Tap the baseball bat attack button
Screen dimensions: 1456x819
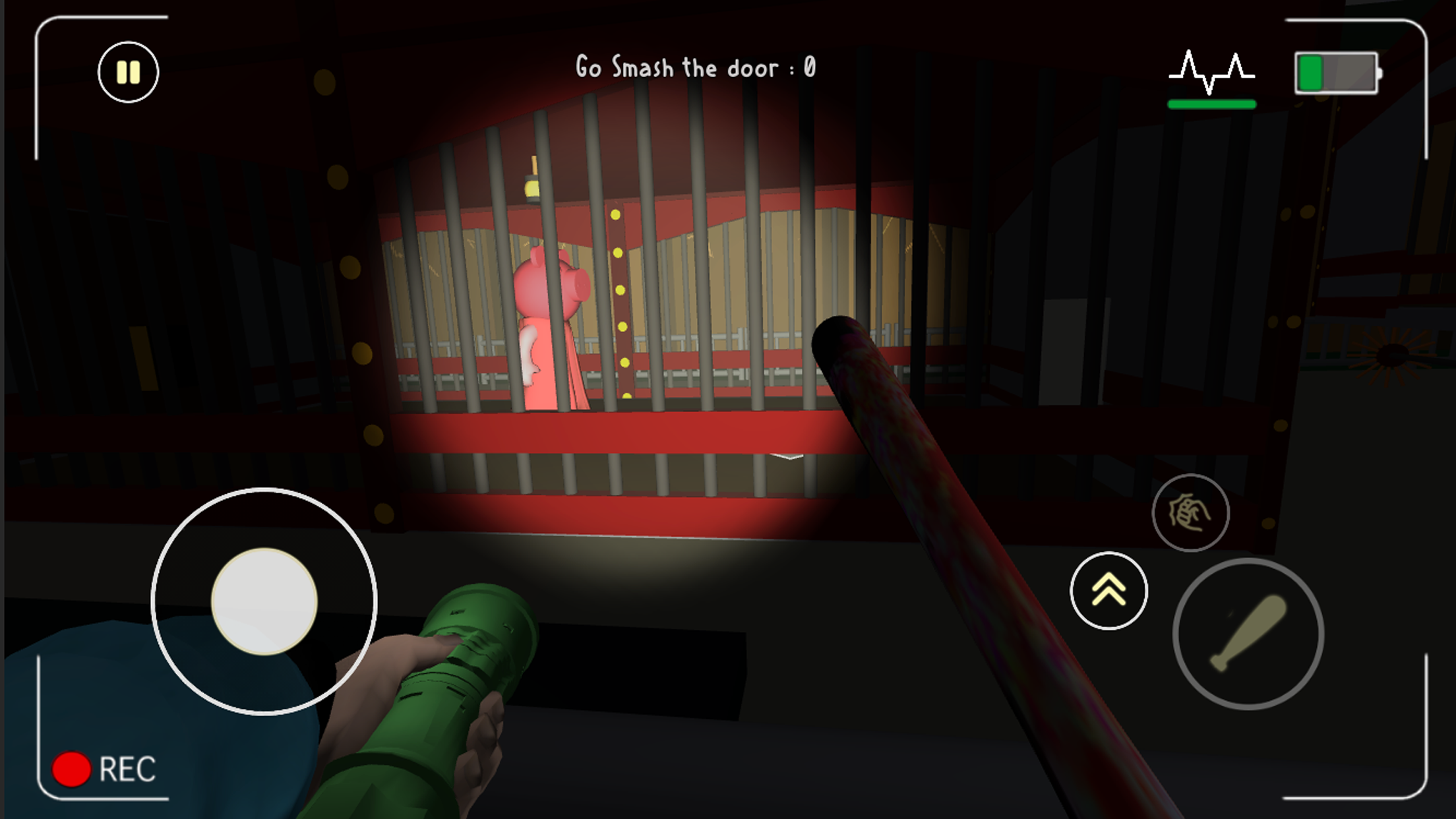click(x=1248, y=634)
